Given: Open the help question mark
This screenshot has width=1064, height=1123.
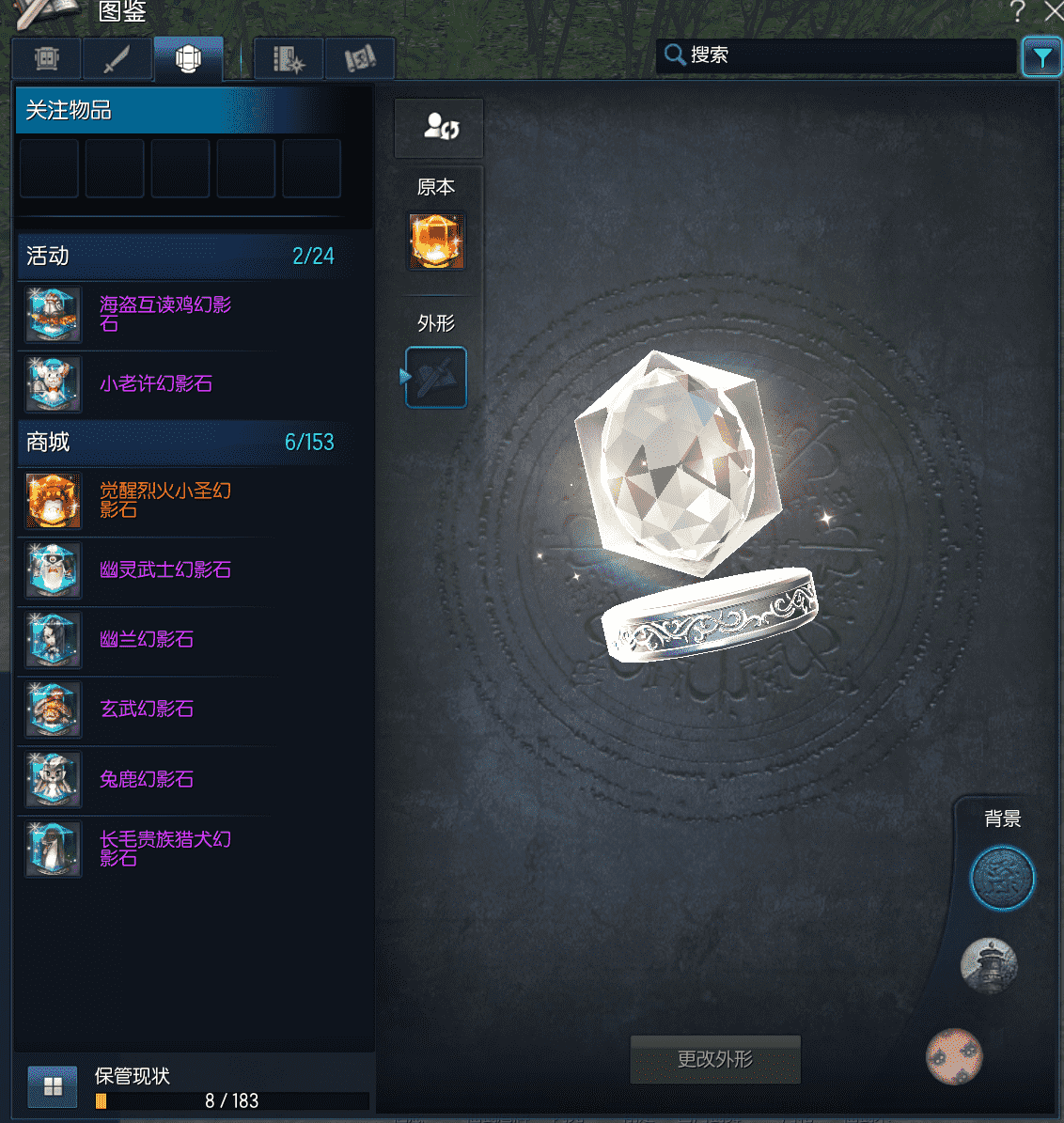Looking at the screenshot, I should 1017,11.
